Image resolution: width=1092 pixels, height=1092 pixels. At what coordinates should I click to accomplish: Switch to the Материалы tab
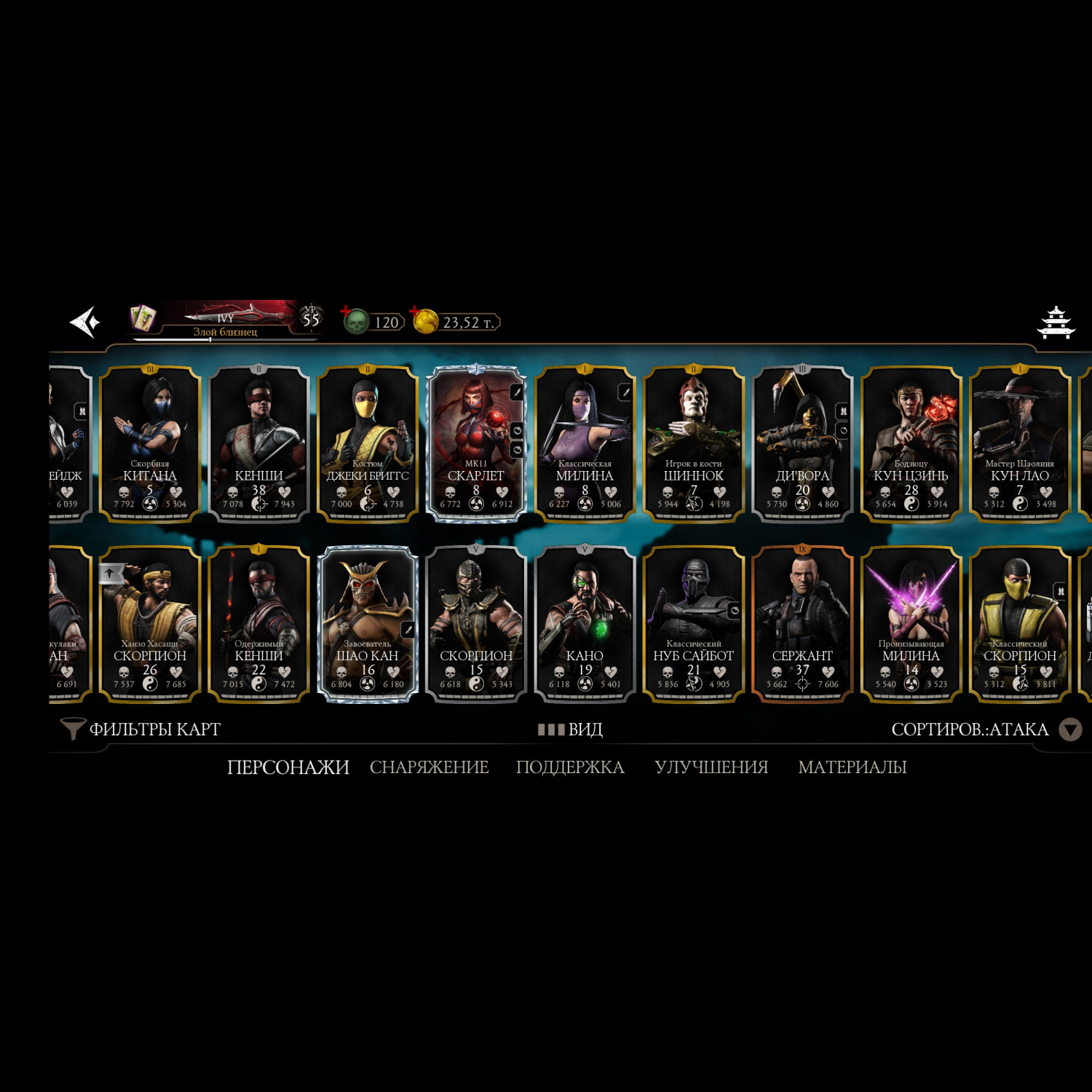[852, 767]
